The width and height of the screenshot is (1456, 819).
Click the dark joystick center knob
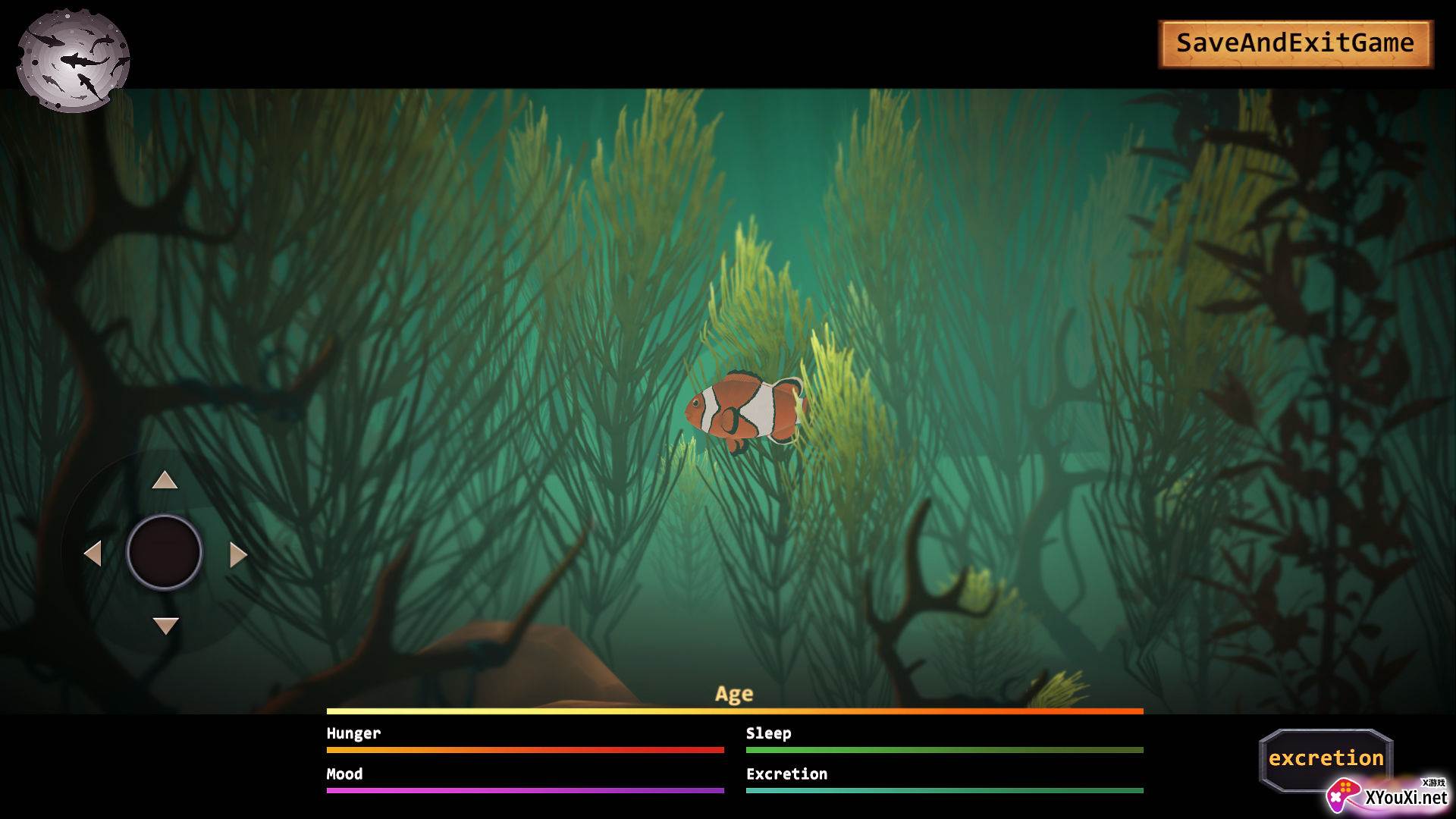point(165,552)
